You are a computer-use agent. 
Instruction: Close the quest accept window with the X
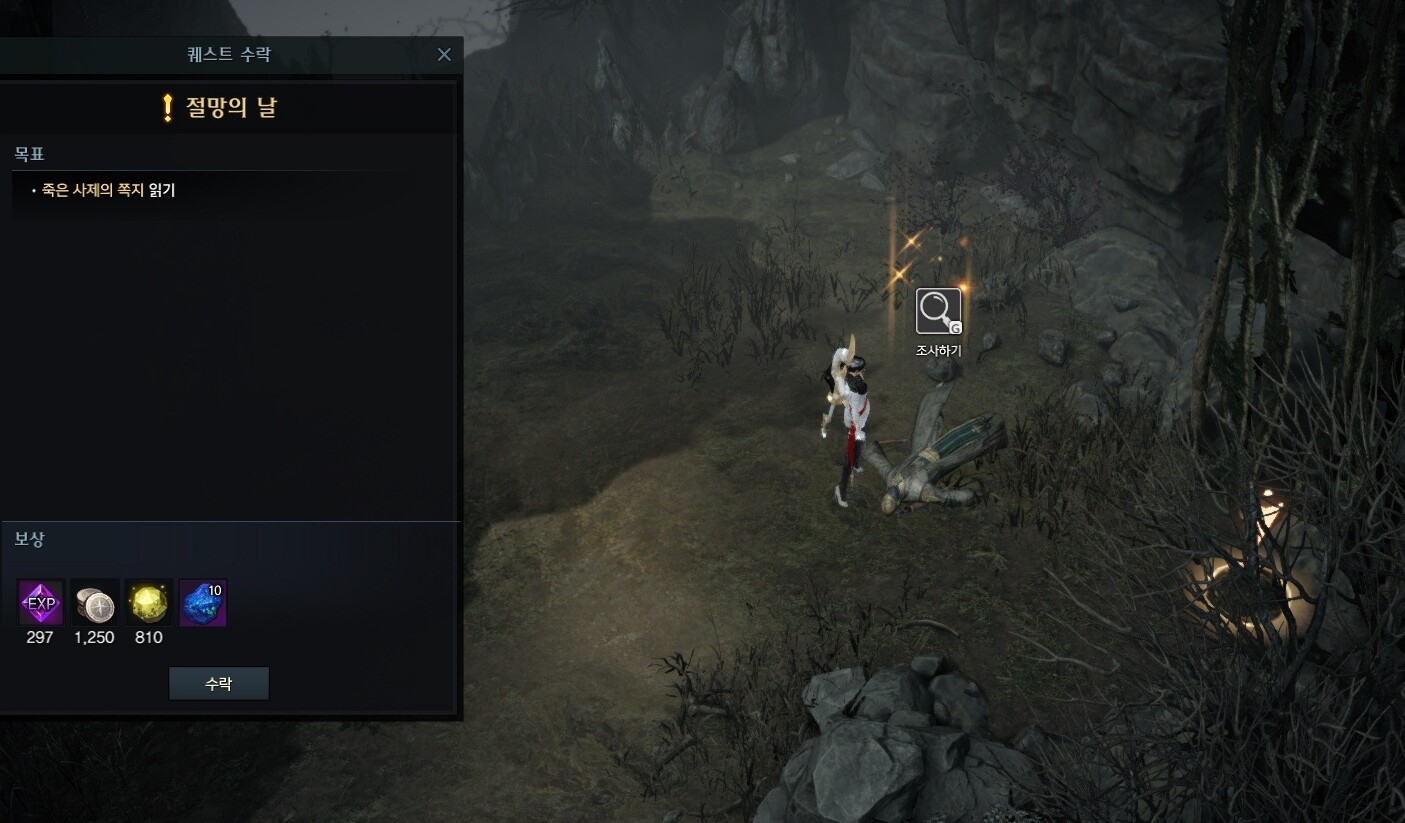[x=444, y=54]
